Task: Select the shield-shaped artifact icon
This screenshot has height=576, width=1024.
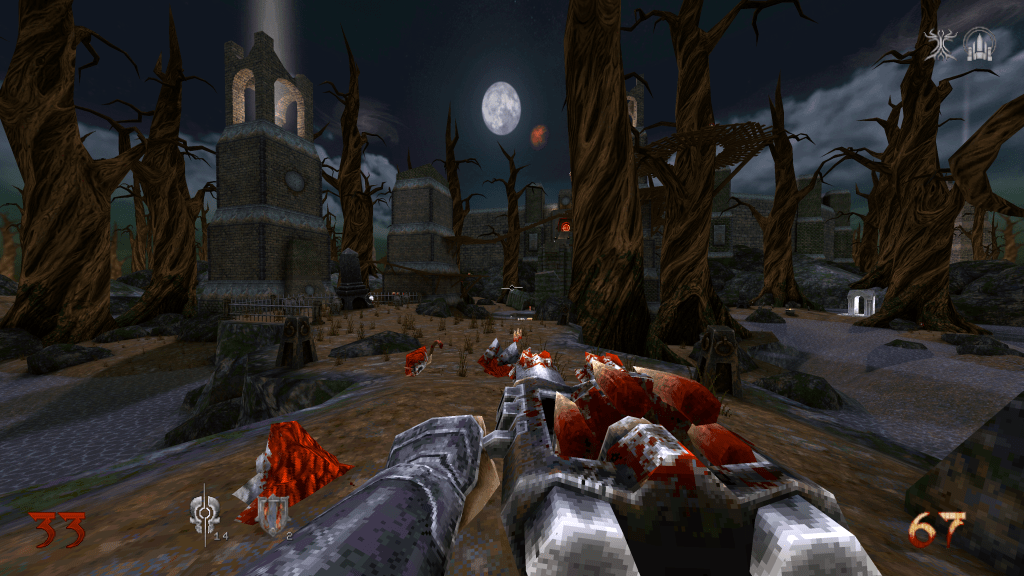Action: pos(270,515)
